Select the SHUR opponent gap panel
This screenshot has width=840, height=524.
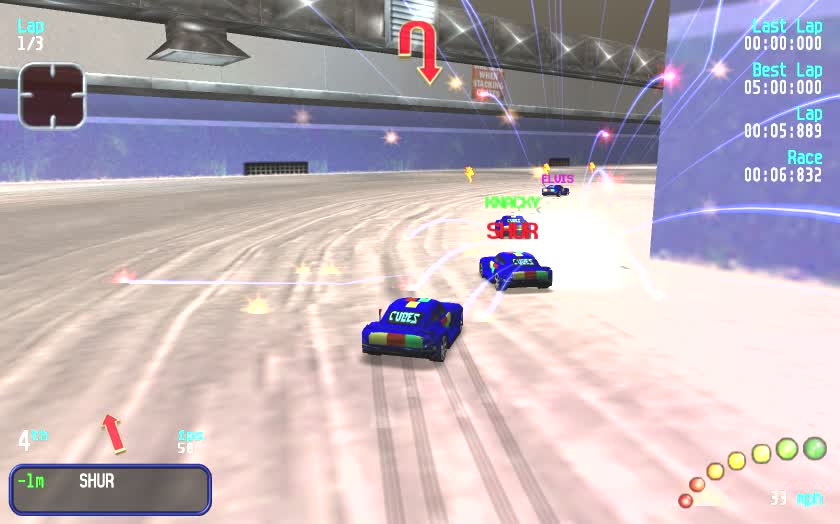point(110,488)
